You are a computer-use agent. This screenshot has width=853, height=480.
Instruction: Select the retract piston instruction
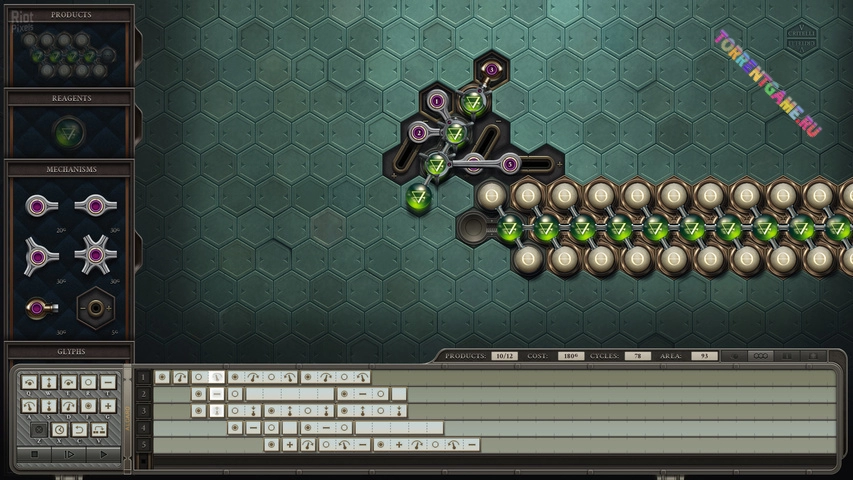click(49, 406)
